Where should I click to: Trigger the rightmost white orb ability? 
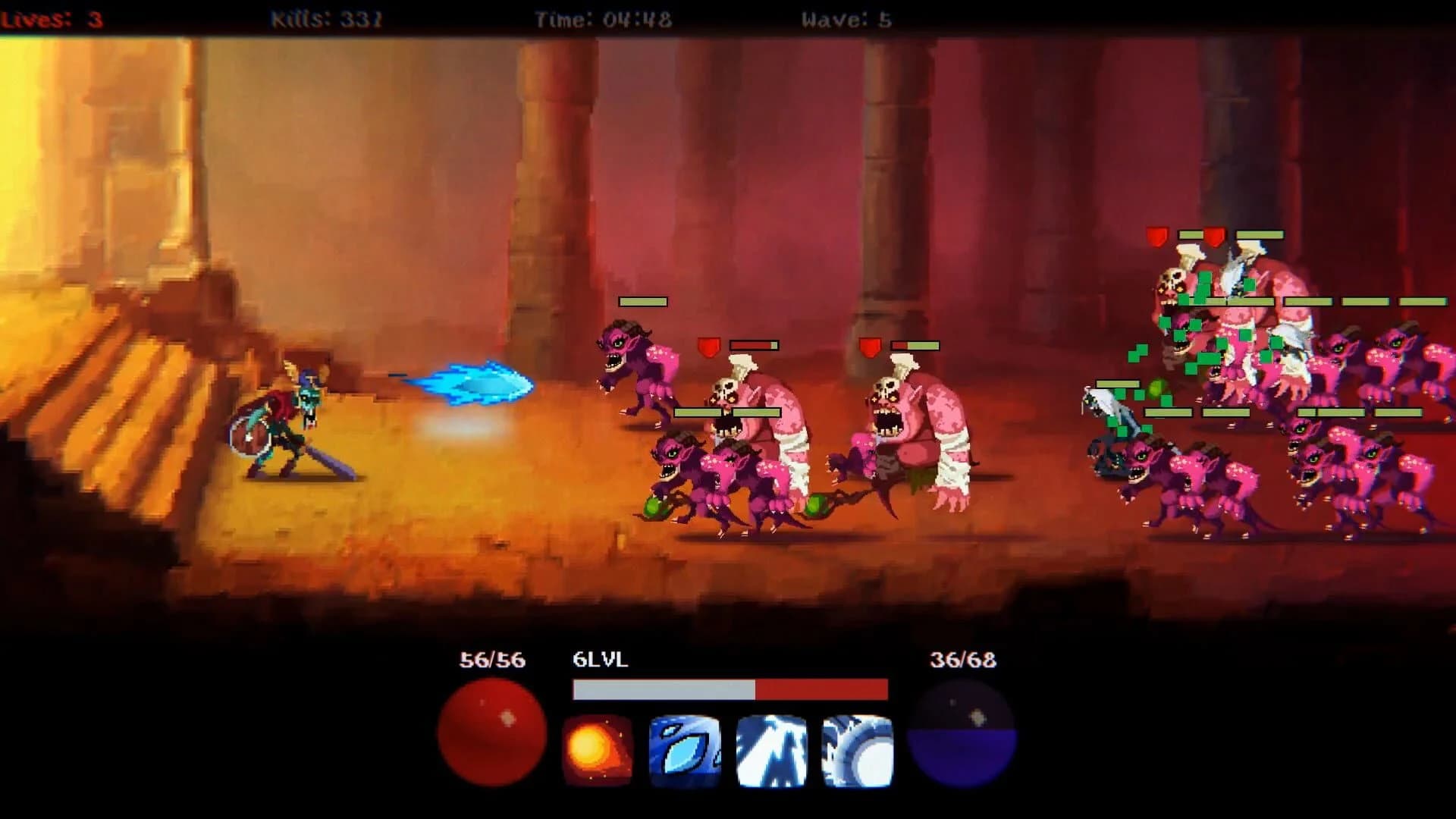click(x=851, y=745)
